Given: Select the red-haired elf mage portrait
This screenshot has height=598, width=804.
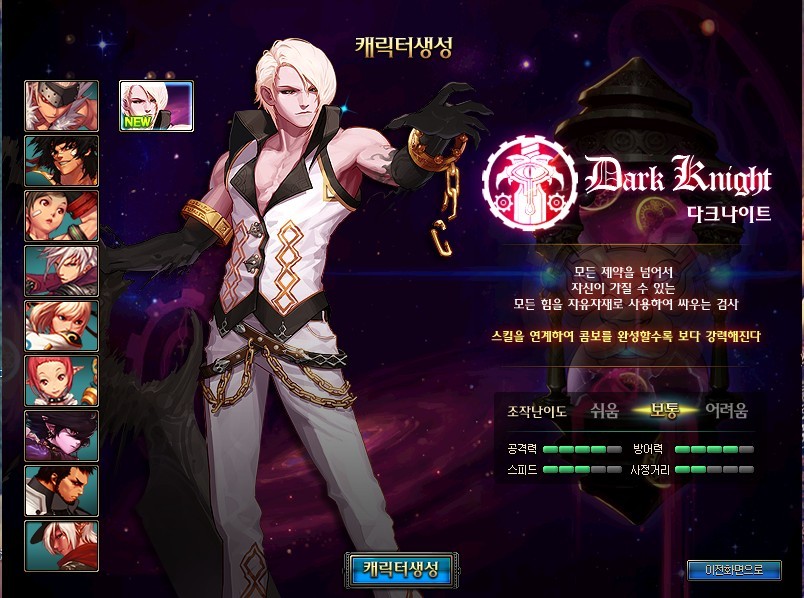Looking at the screenshot, I should pos(61,381).
